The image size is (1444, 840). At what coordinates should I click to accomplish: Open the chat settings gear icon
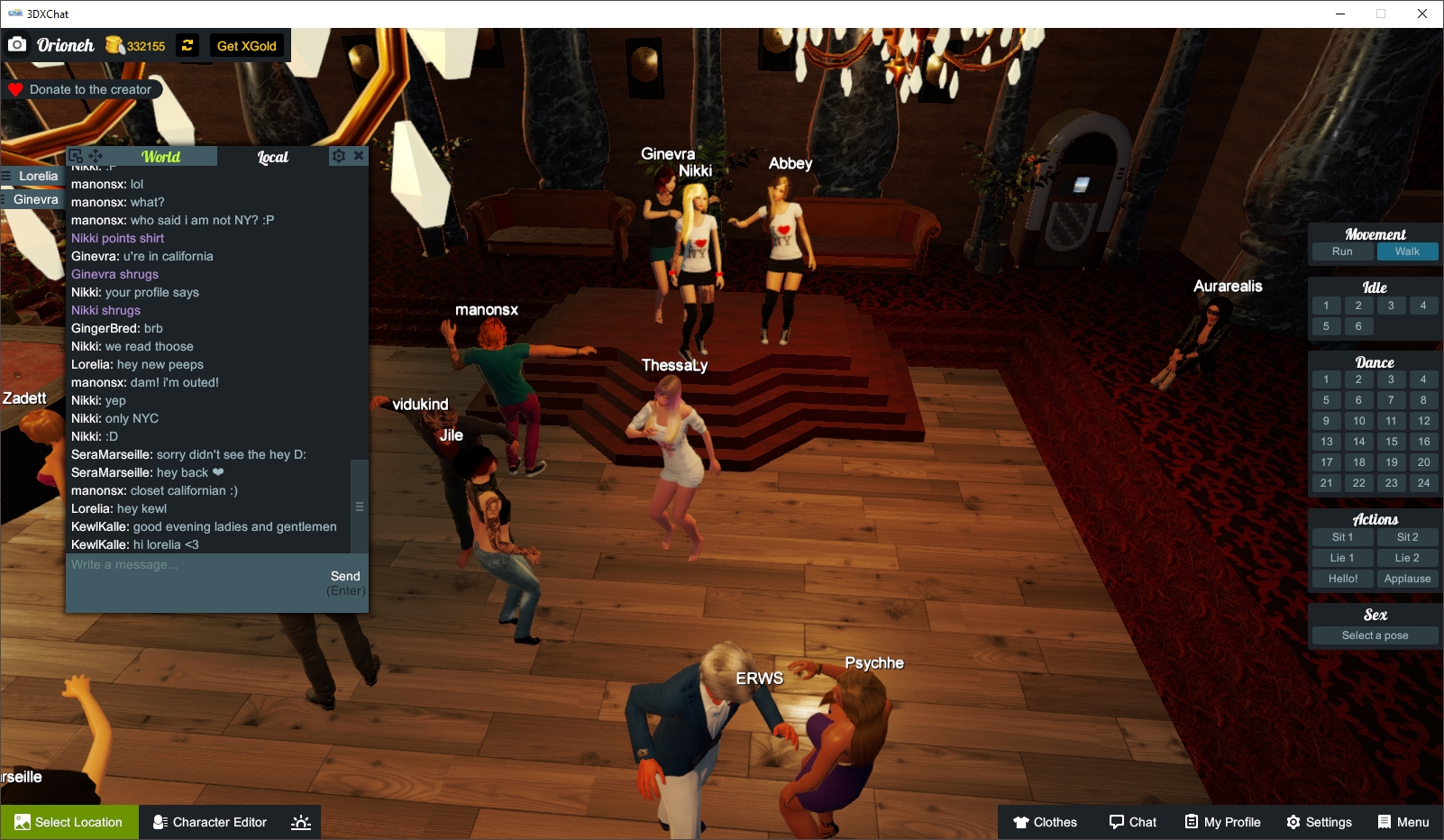click(337, 155)
